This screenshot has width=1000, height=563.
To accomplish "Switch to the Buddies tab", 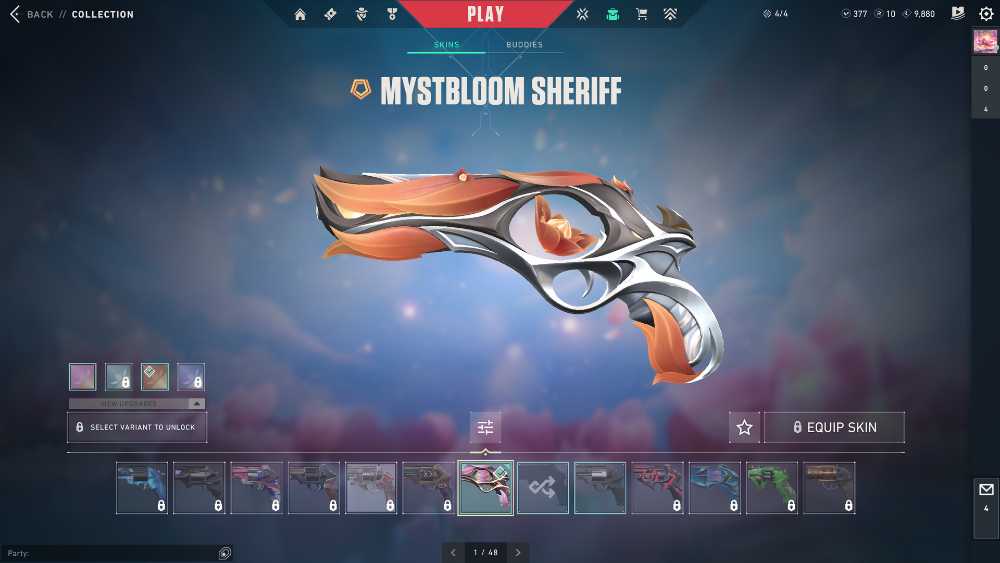I will [x=524, y=45].
